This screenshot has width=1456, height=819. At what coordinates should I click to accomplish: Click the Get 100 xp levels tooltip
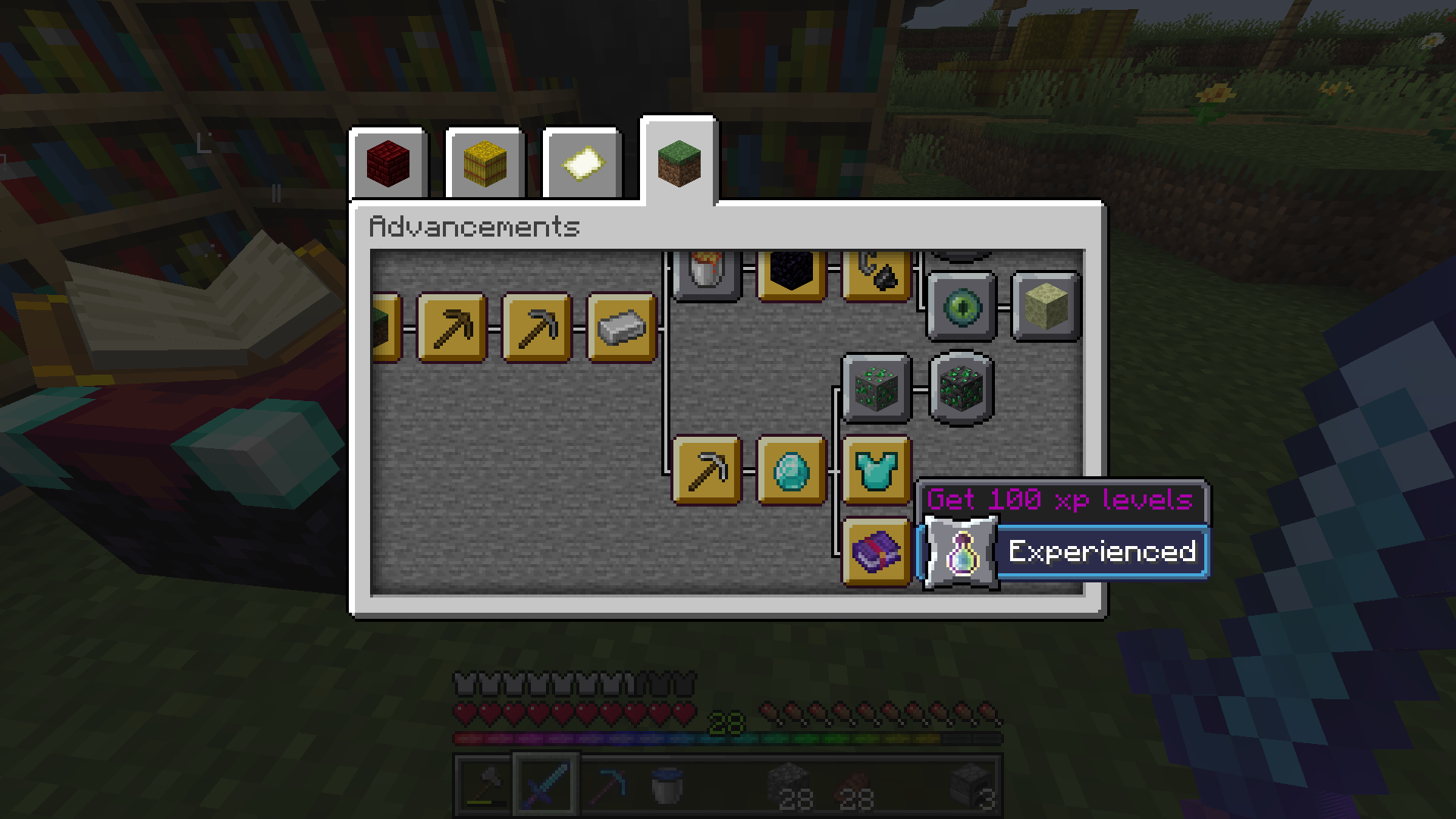pyautogui.click(x=1062, y=500)
